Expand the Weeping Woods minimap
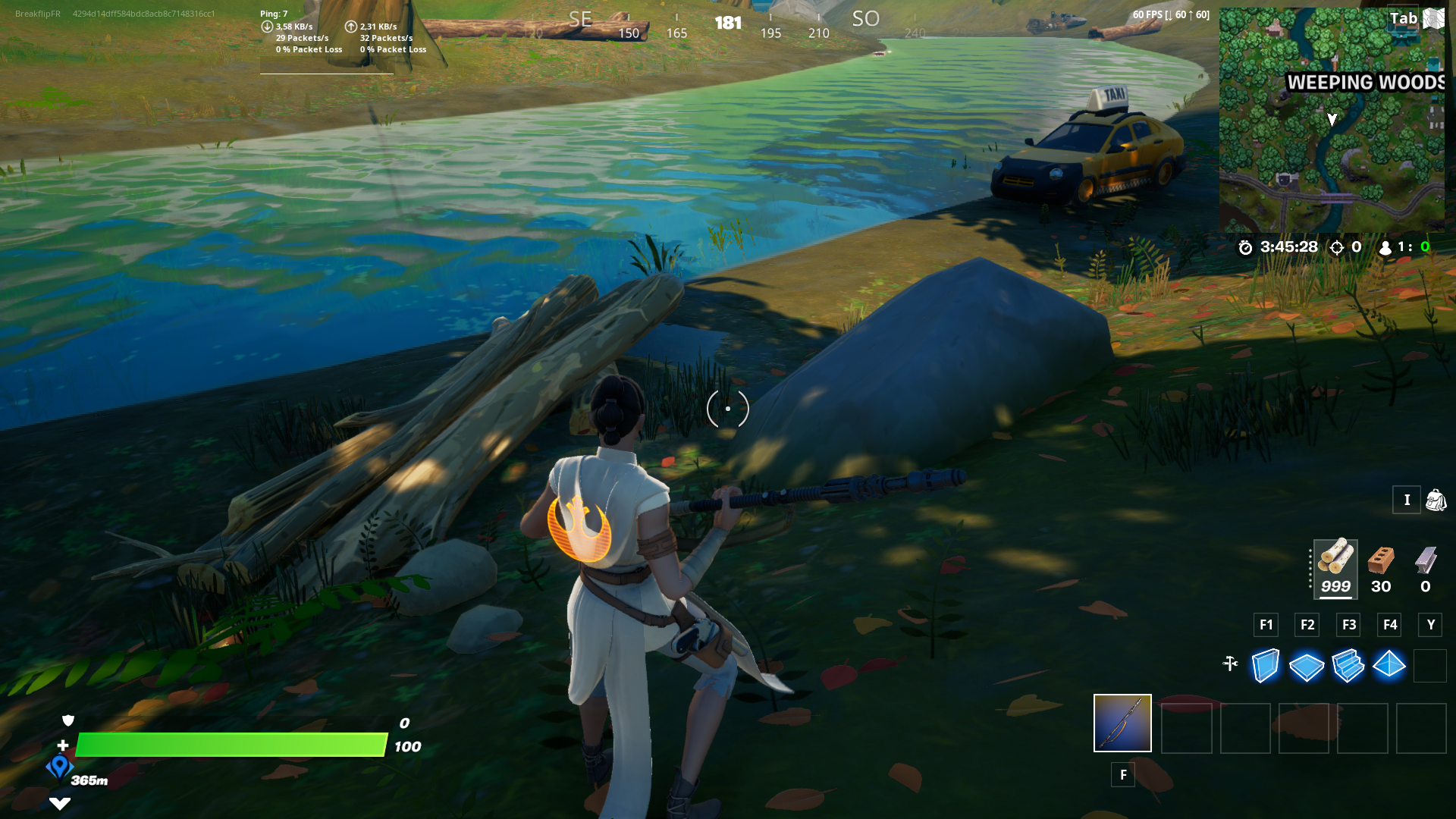The height and width of the screenshot is (819, 1456). tap(1332, 121)
